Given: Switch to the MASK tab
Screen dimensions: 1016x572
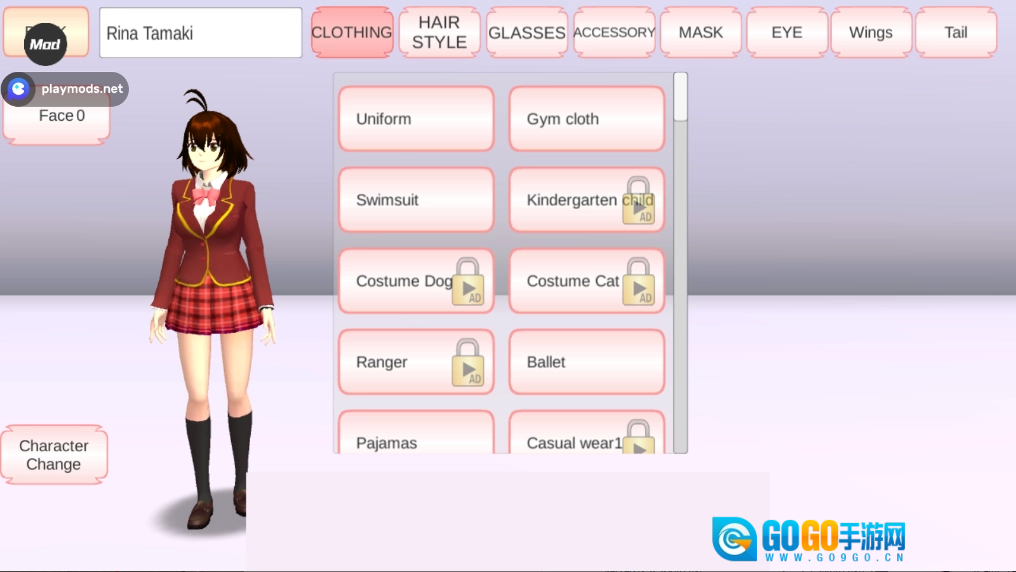Looking at the screenshot, I should pyautogui.click(x=701, y=33).
